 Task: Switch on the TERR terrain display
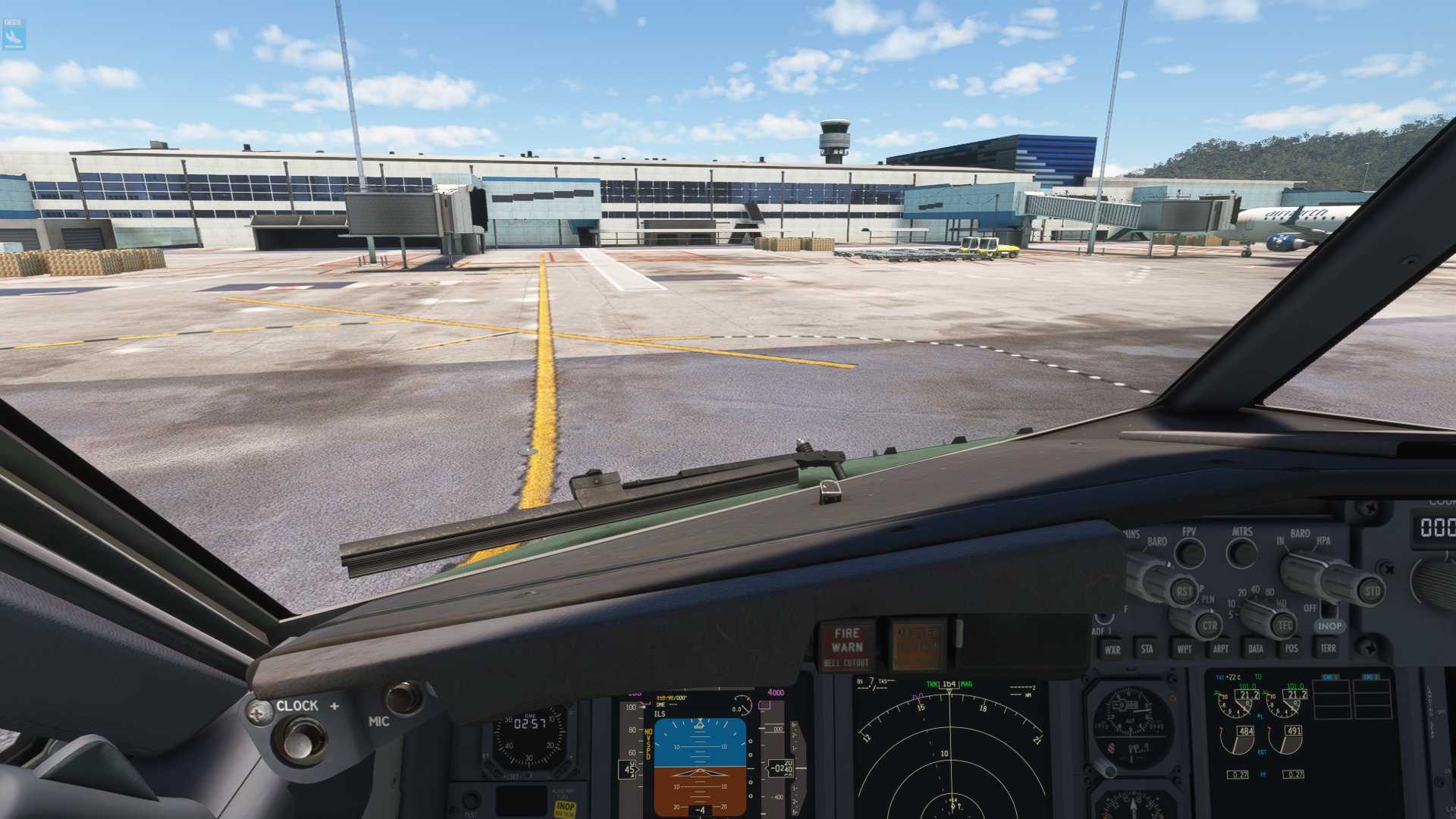(x=1328, y=648)
